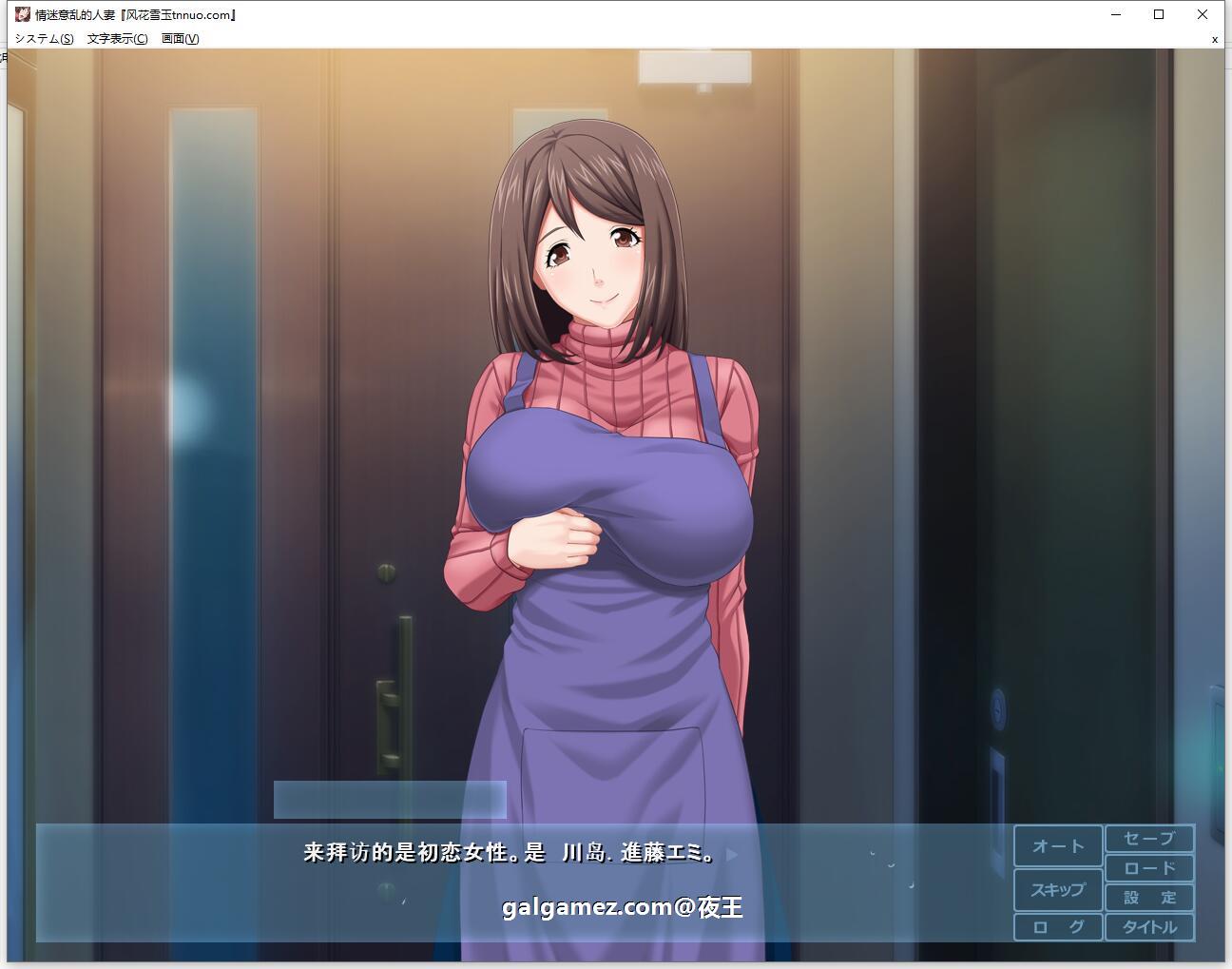Return to title screen using タイトル
1232x969 pixels.
coord(1149,926)
